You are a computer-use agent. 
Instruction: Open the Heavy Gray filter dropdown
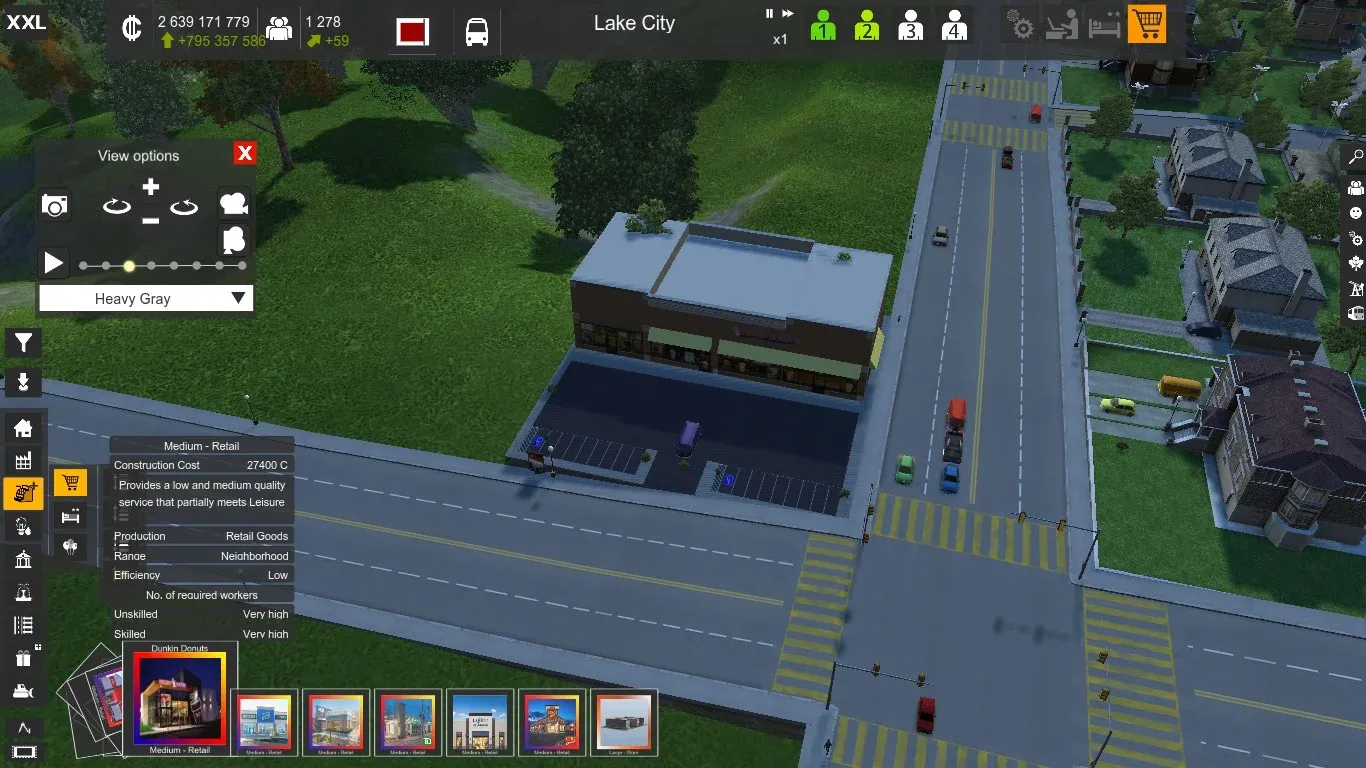(146, 298)
